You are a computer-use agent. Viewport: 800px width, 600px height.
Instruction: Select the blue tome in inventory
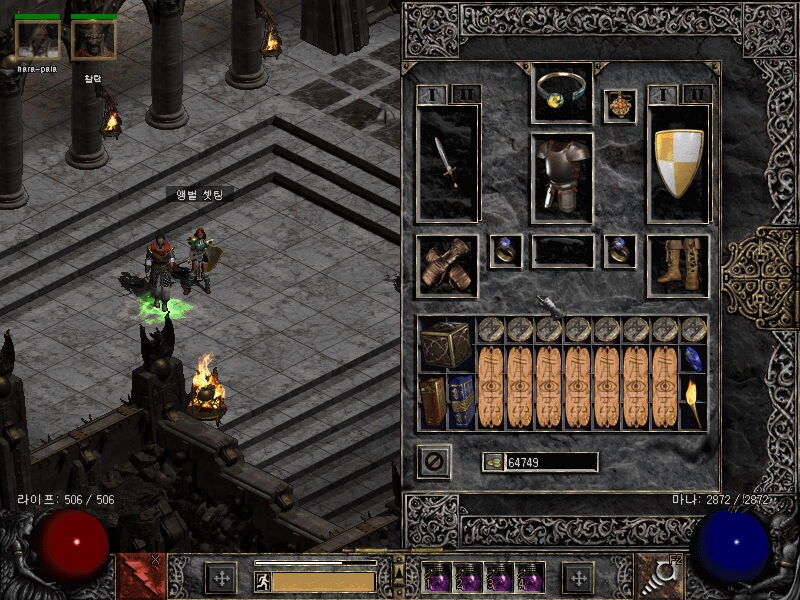click(461, 401)
